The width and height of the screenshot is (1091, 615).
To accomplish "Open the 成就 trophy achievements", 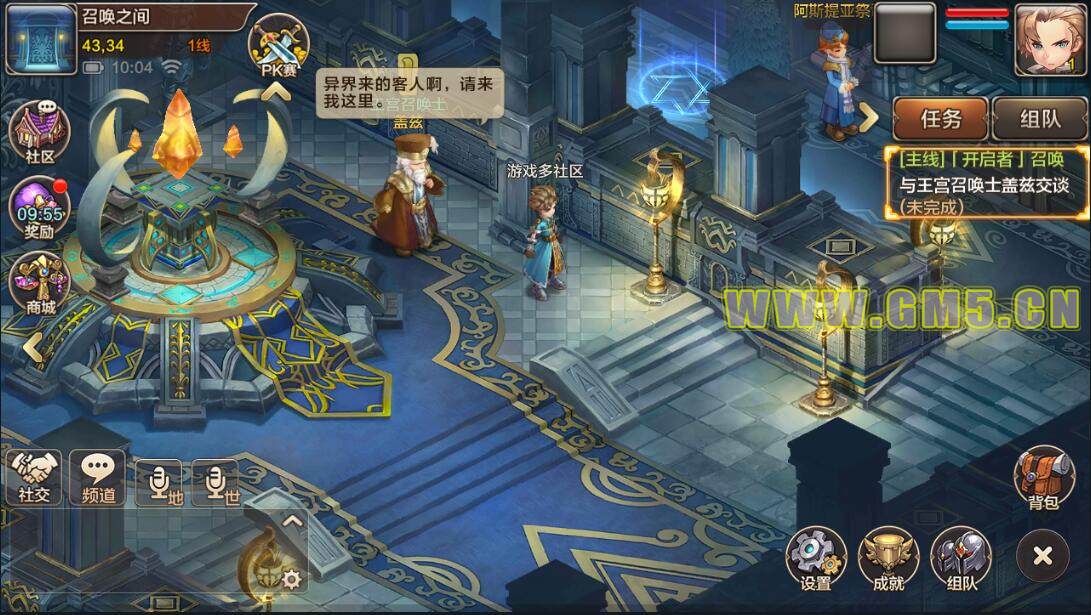I will pyautogui.click(x=888, y=558).
